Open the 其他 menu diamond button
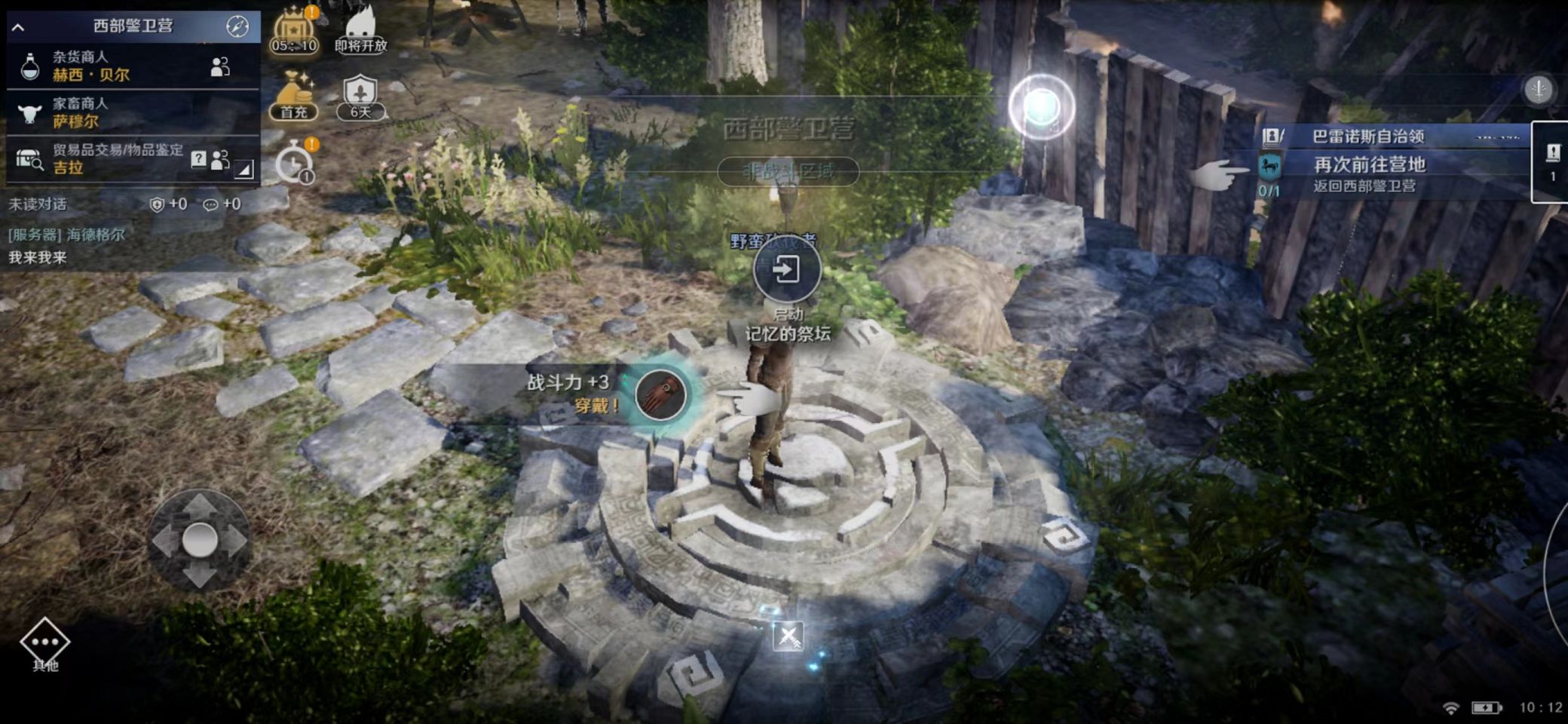 45,643
